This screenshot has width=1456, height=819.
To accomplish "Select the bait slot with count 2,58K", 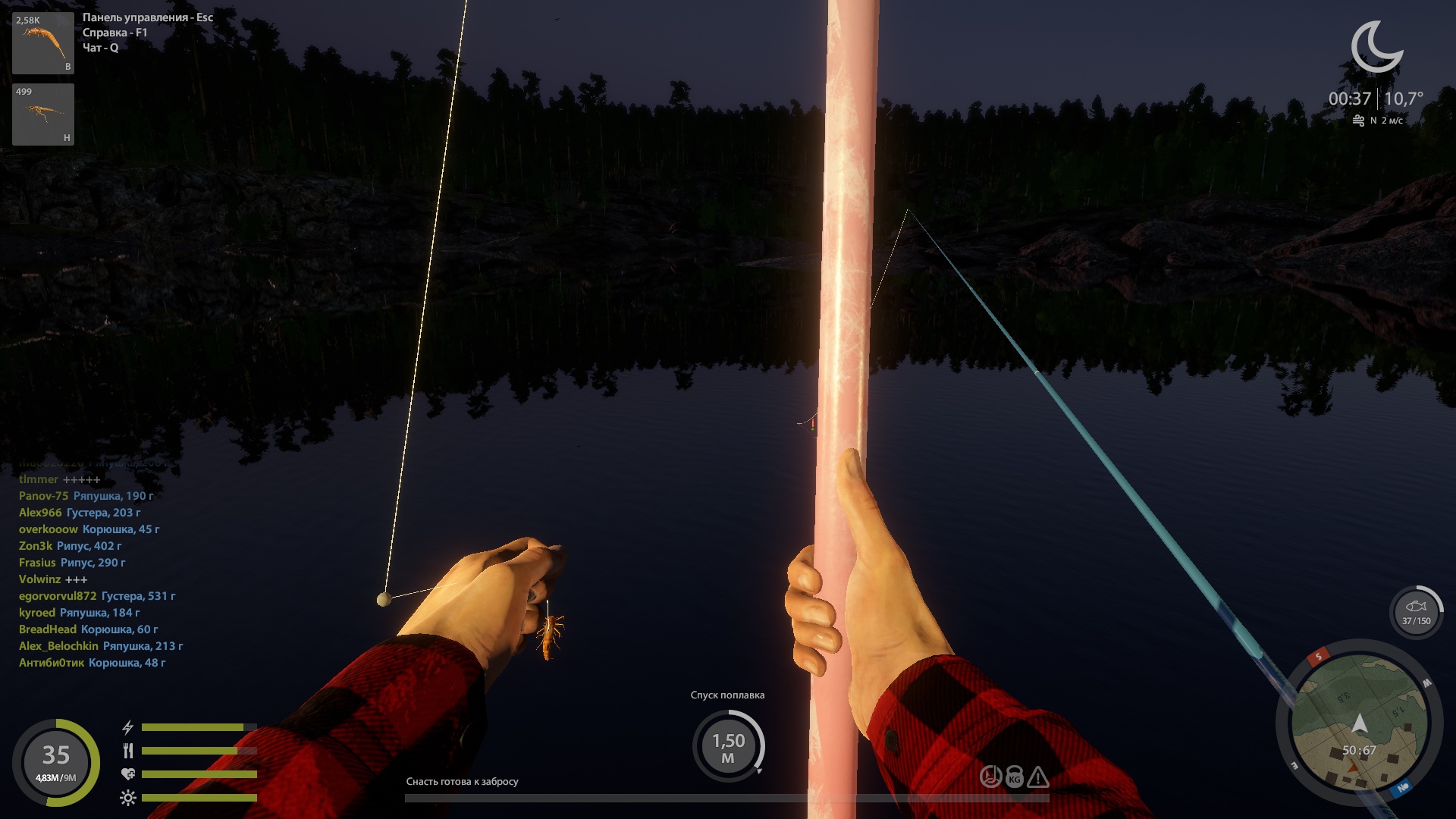I will [x=43, y=43].
